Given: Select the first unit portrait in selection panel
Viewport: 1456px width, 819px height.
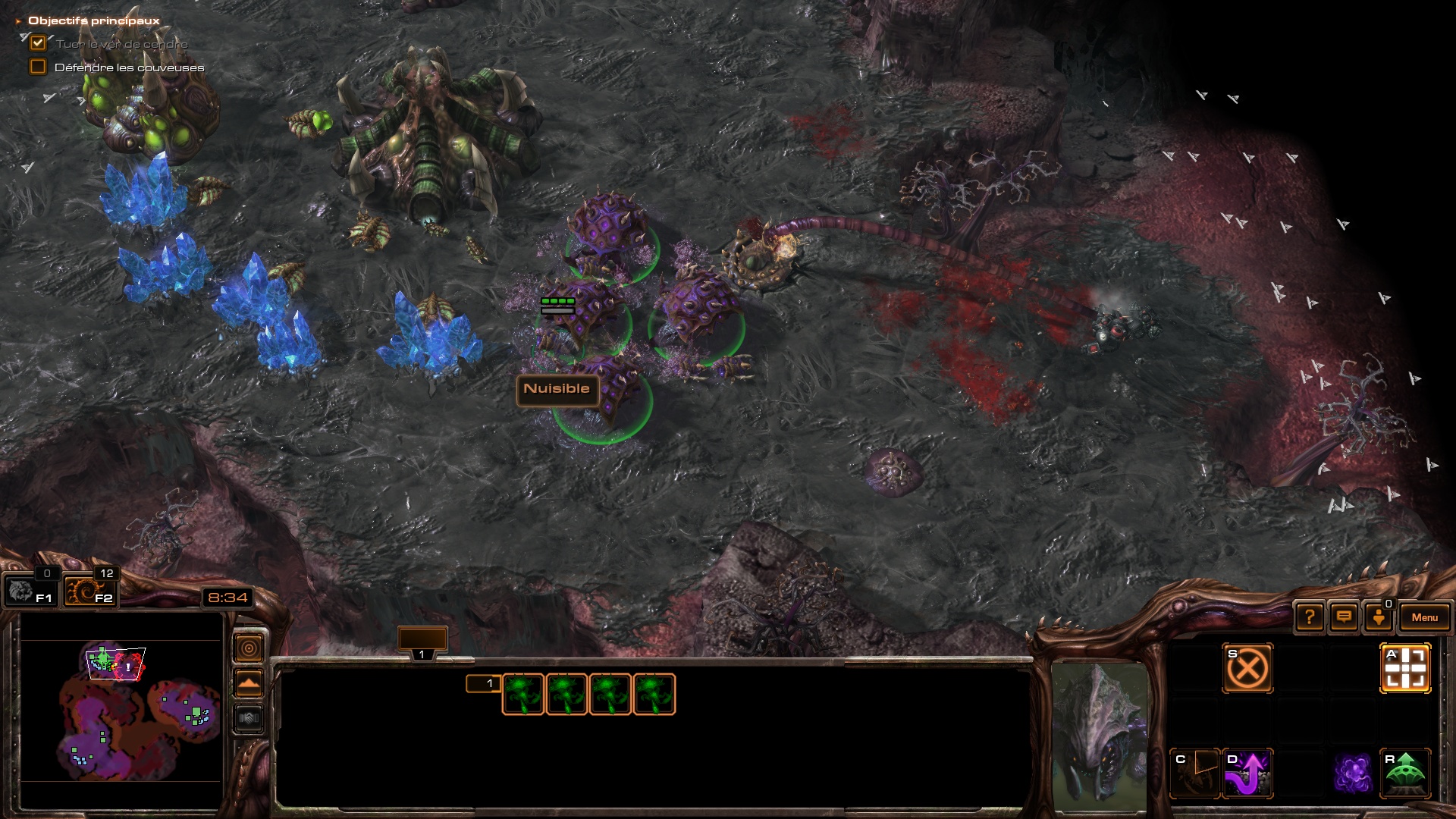Looking at the screenshot, I should point(523,694).
